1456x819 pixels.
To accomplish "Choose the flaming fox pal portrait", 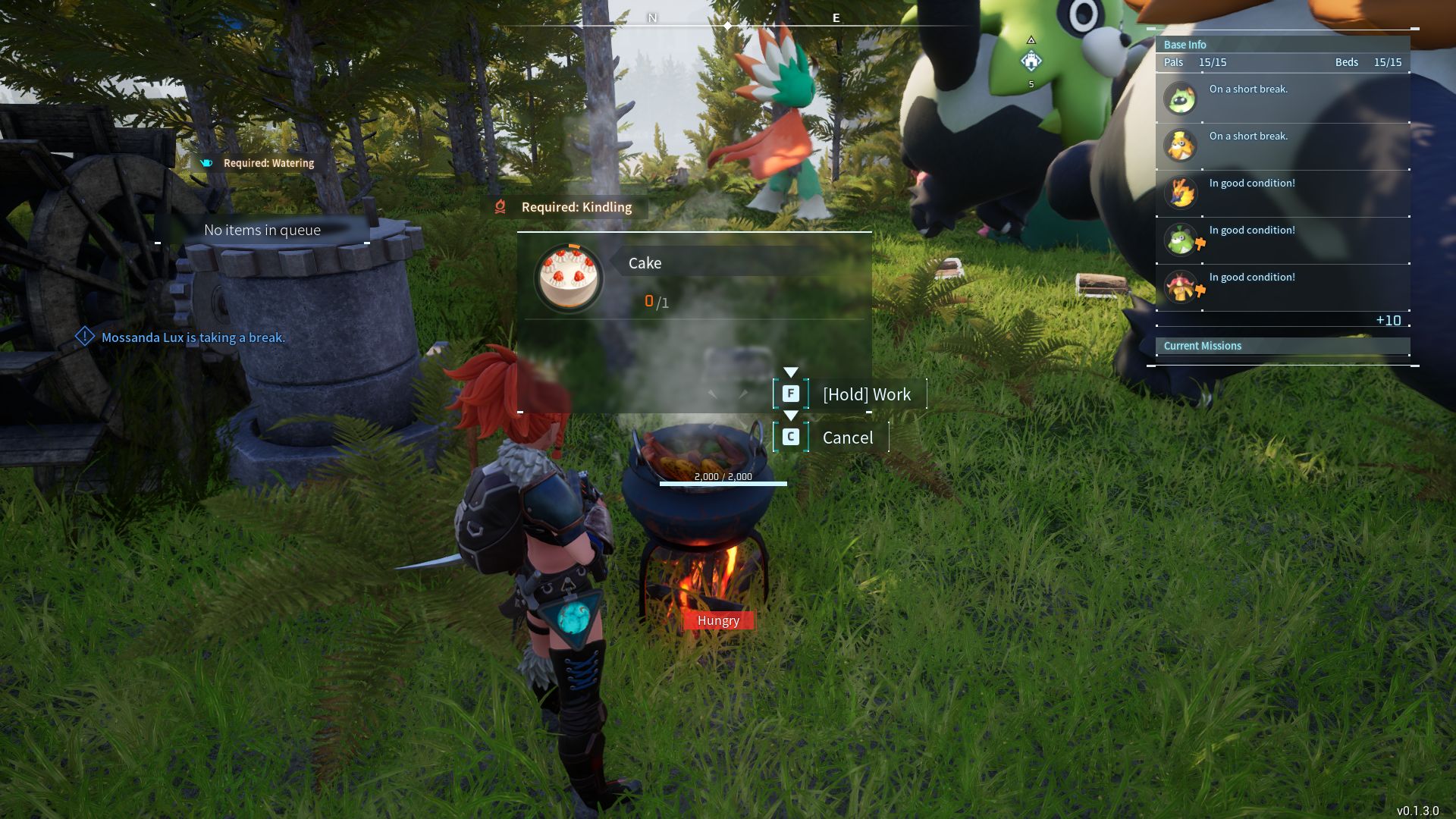I will [x=1181, y=193].
